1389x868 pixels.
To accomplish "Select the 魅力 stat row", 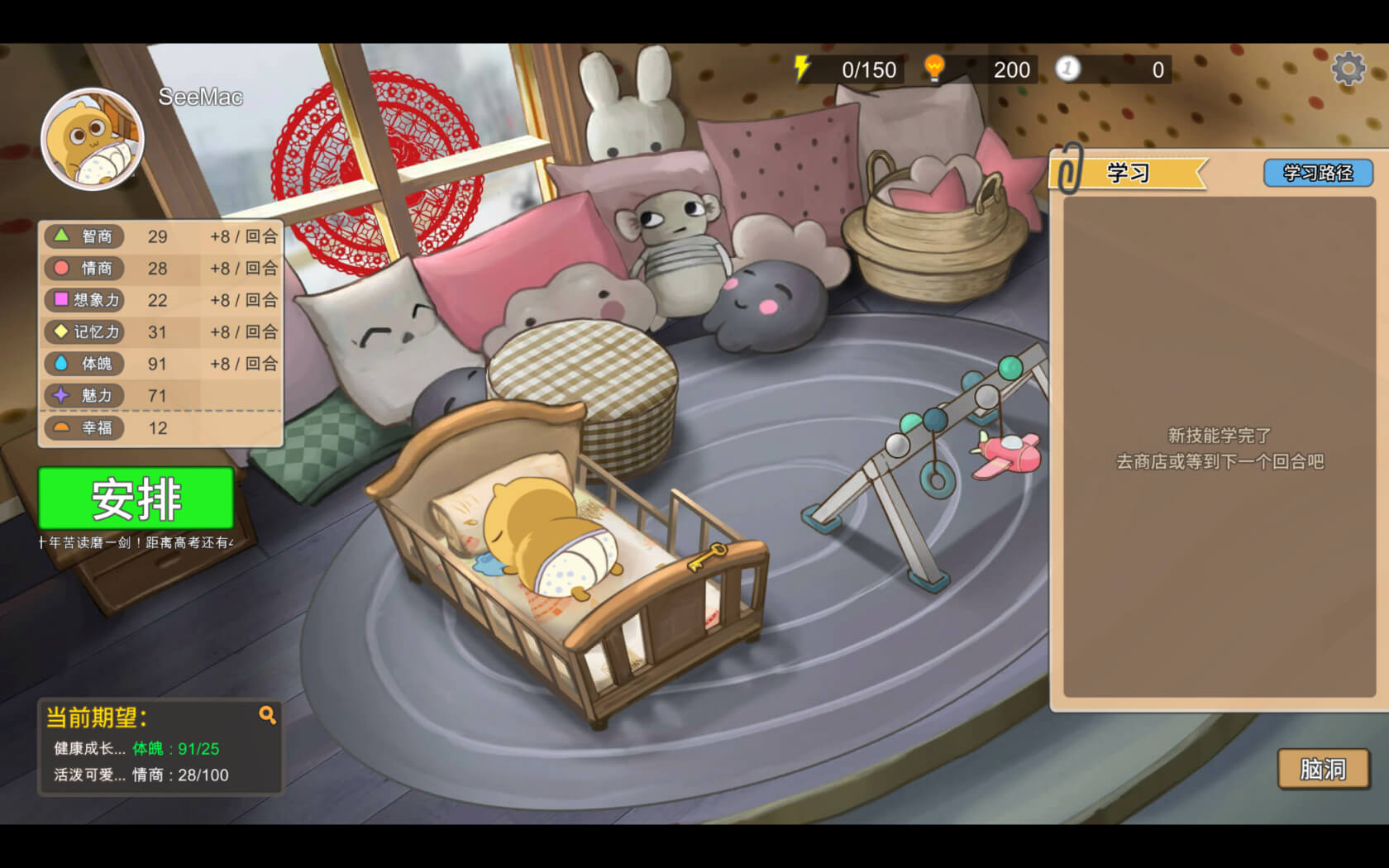I will 161,396.
